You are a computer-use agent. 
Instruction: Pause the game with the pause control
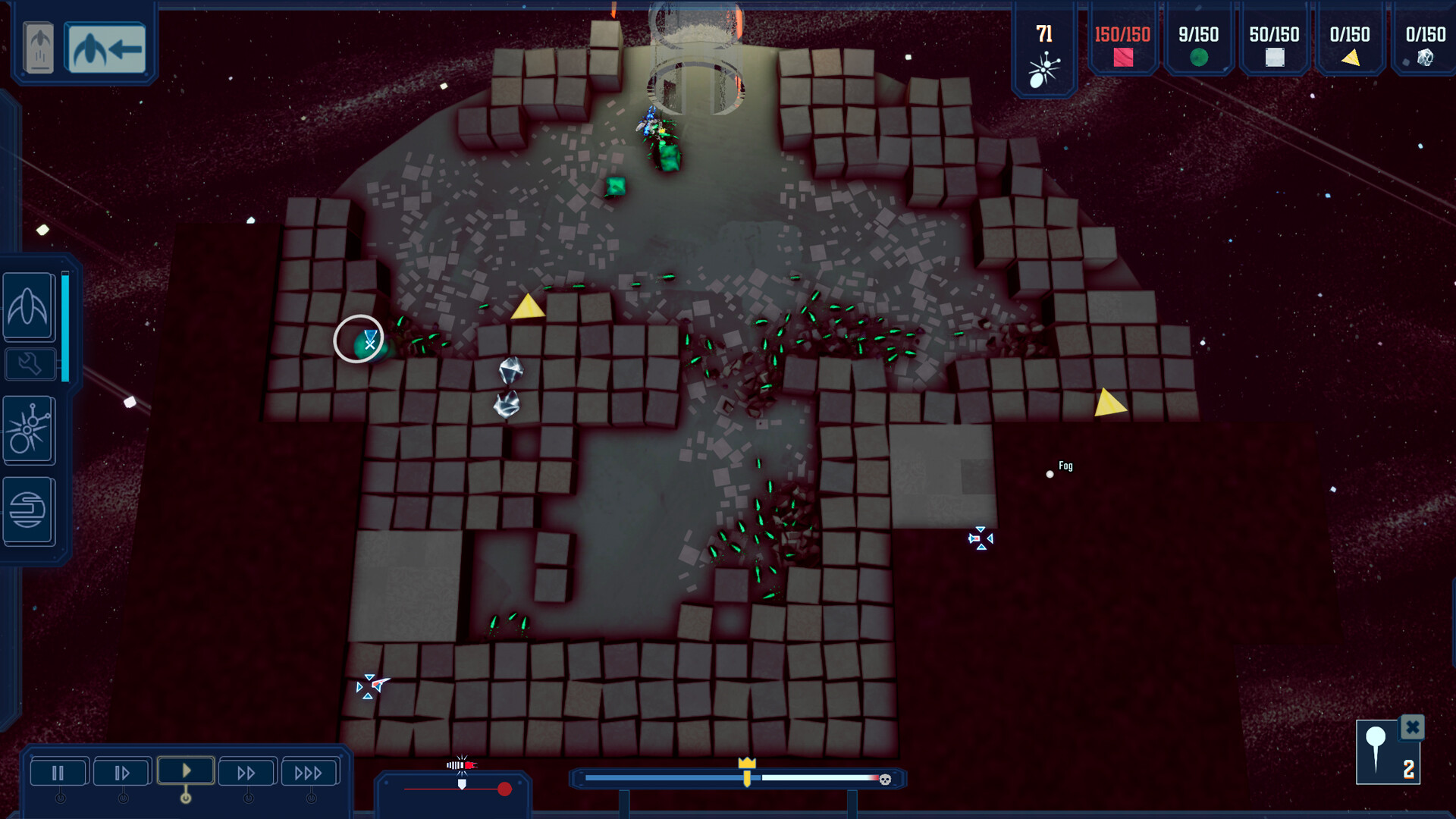(59, 771)
